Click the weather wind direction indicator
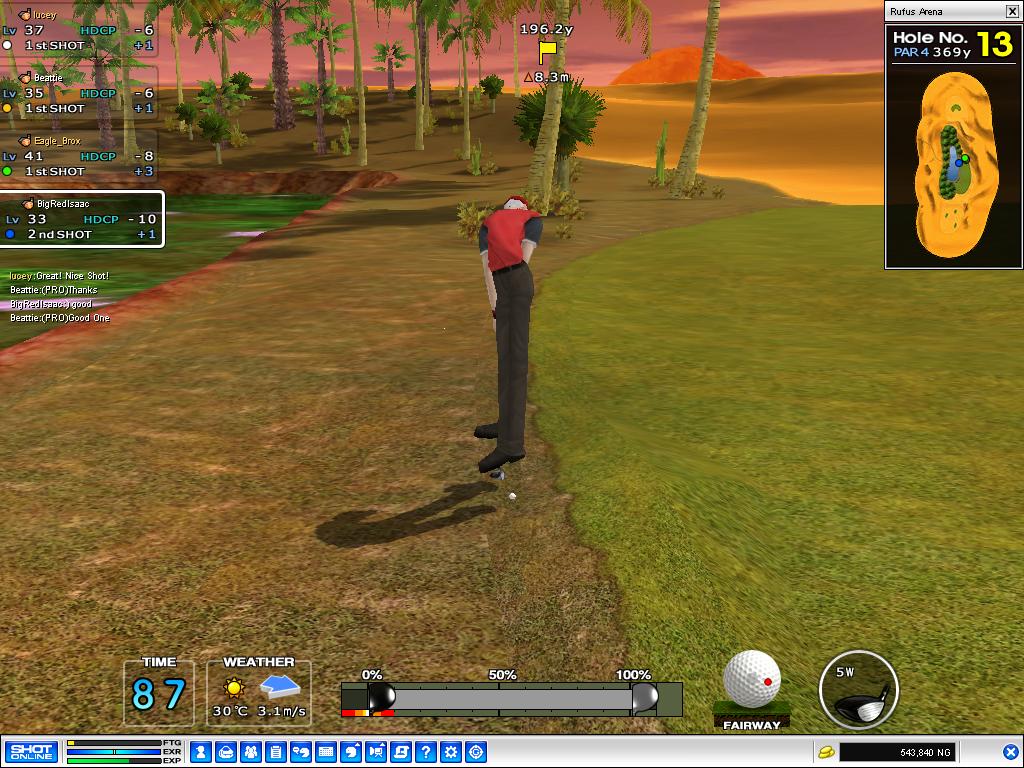 click(281, 687)
